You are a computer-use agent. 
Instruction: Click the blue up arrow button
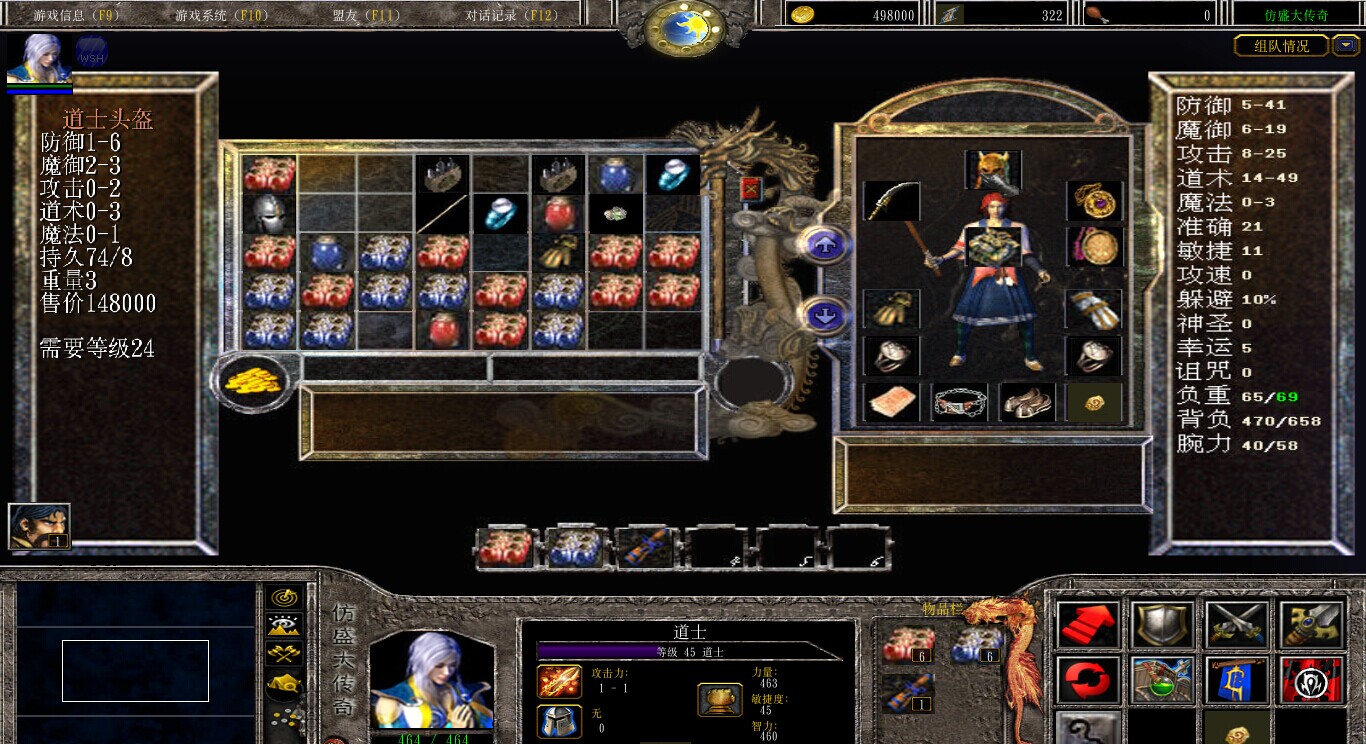tap(825, 245)
